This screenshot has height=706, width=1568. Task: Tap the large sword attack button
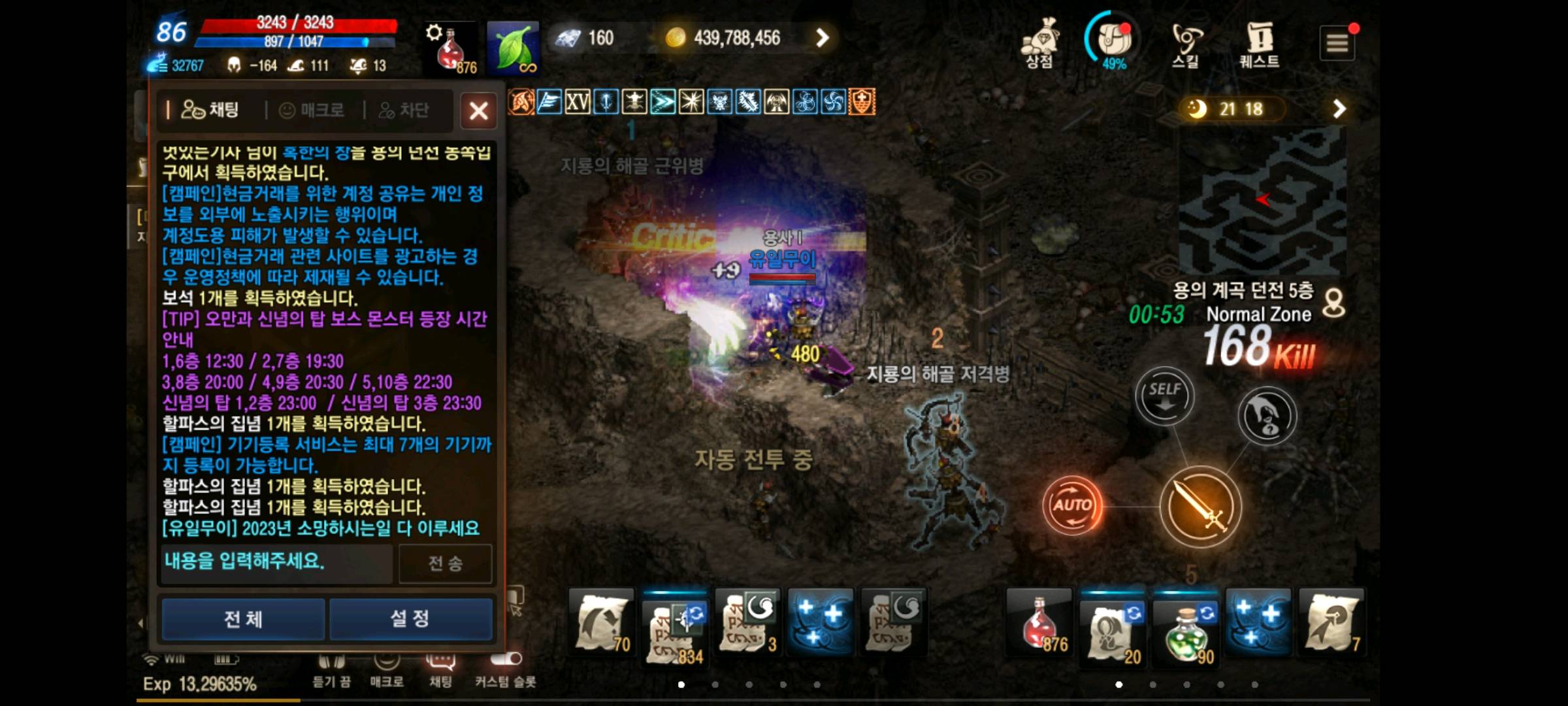1201,507
